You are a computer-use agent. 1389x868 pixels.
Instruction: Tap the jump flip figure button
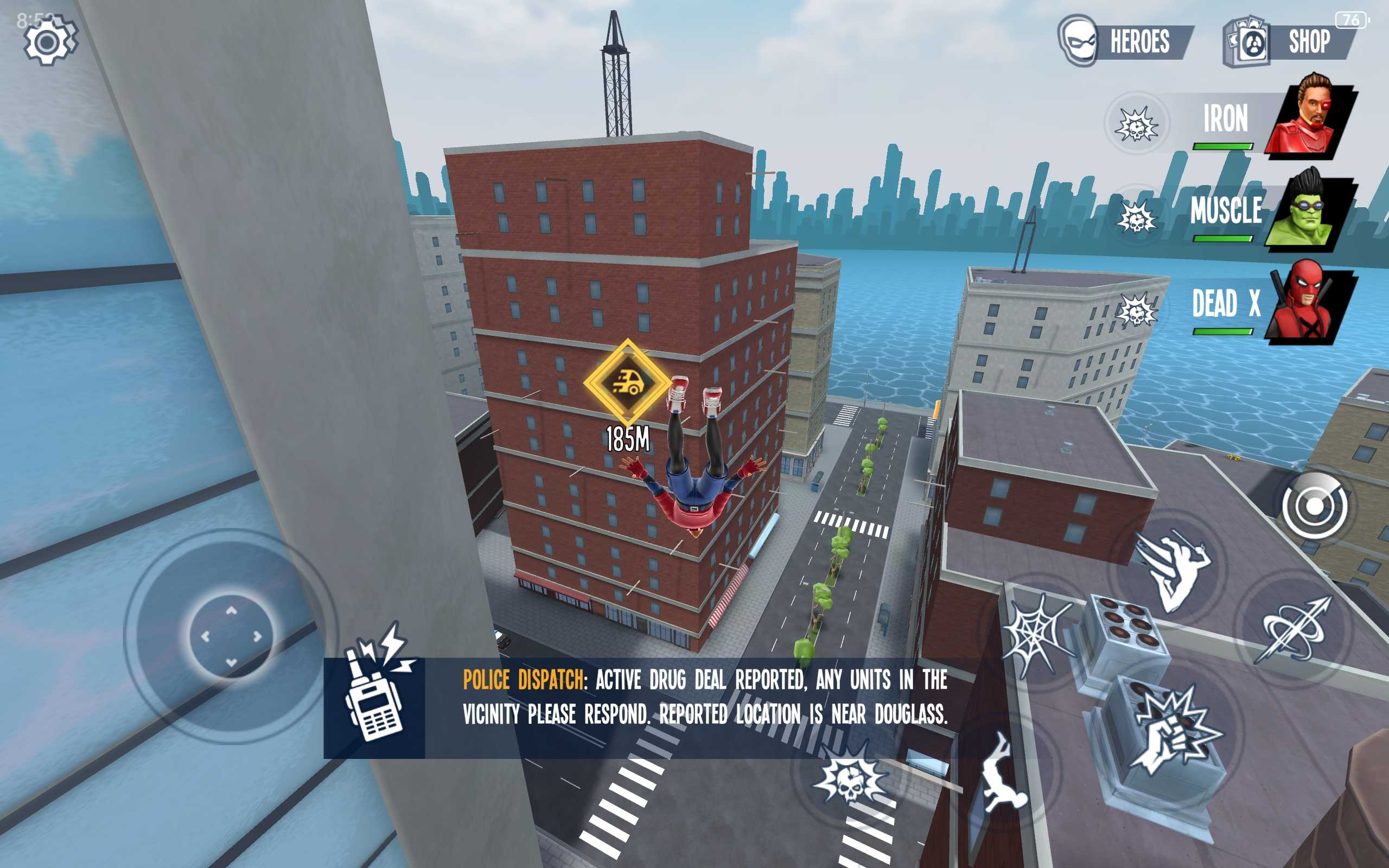point(1001,774)
